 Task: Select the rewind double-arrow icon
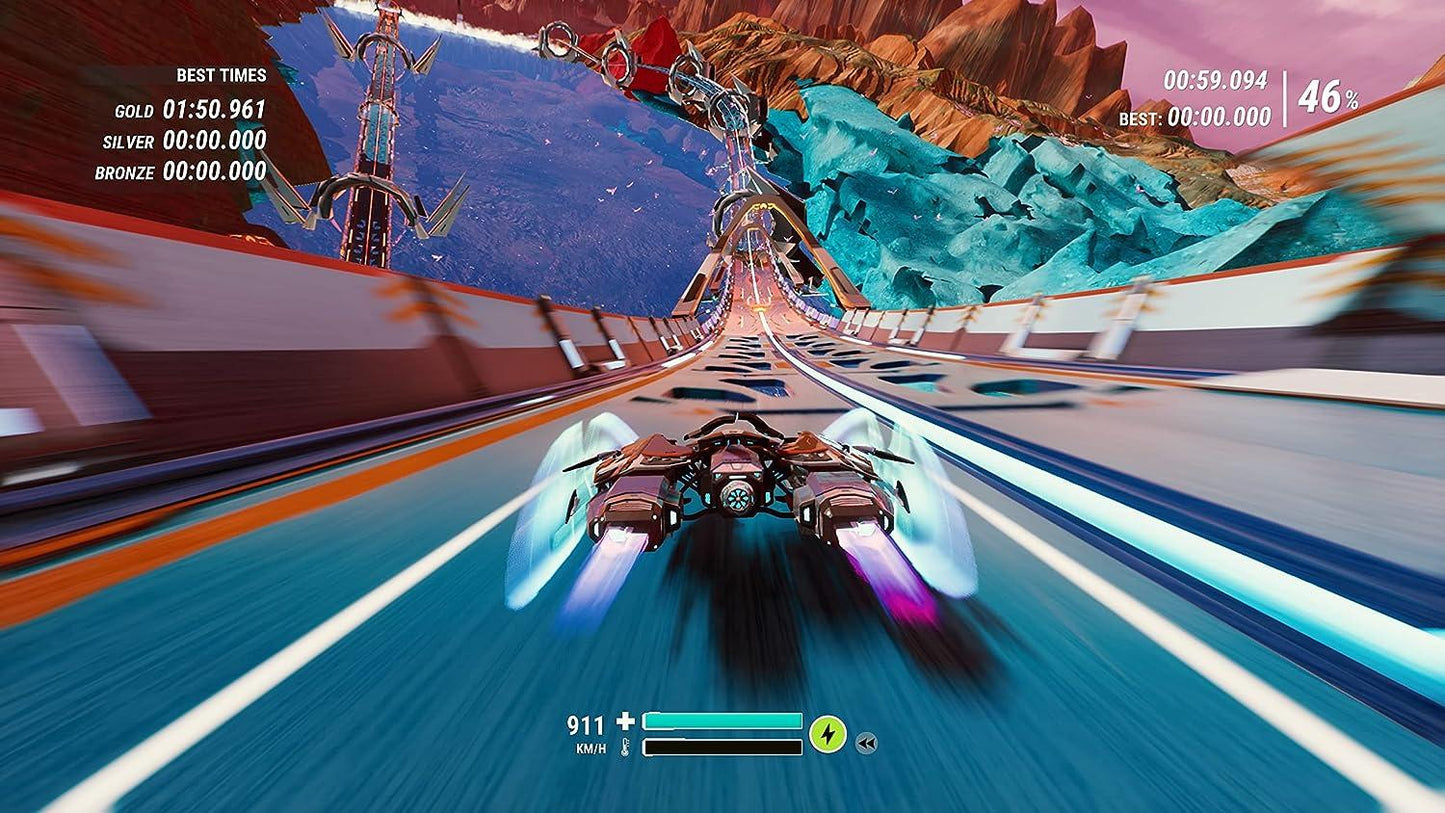(x=868, y=741)
